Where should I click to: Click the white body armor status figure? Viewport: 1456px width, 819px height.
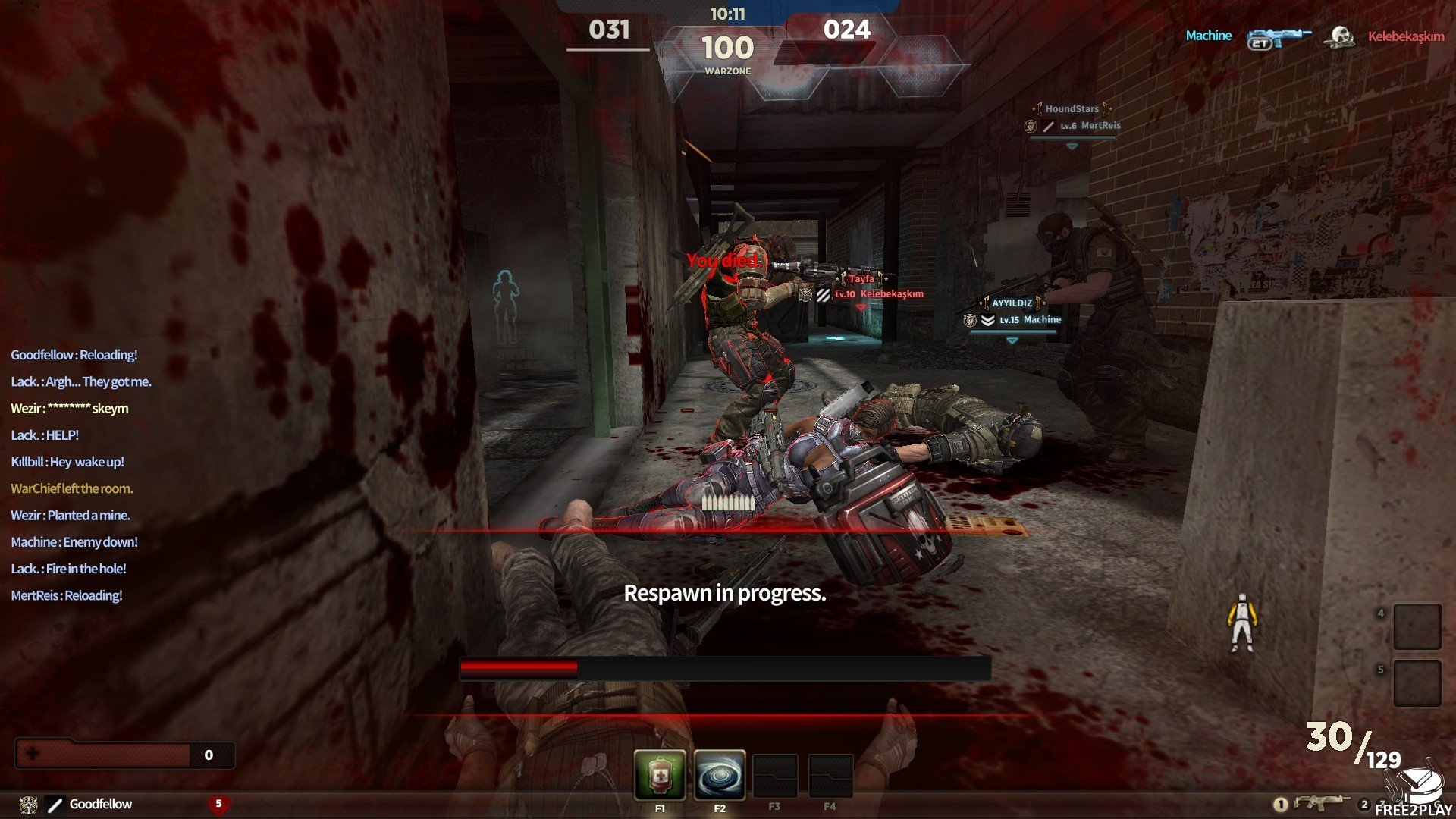point(1241,623)
